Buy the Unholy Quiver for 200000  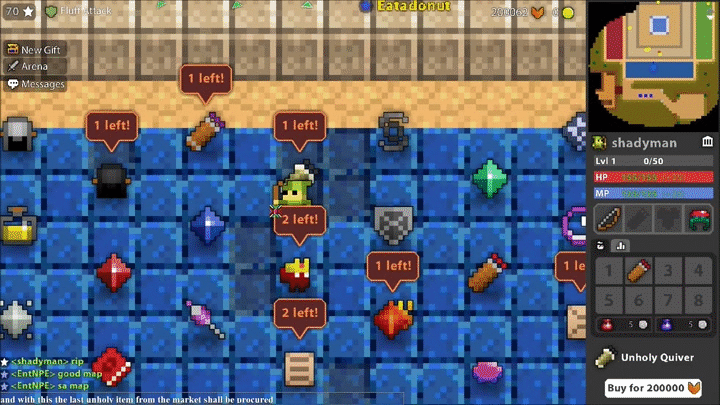pos(654,387)
